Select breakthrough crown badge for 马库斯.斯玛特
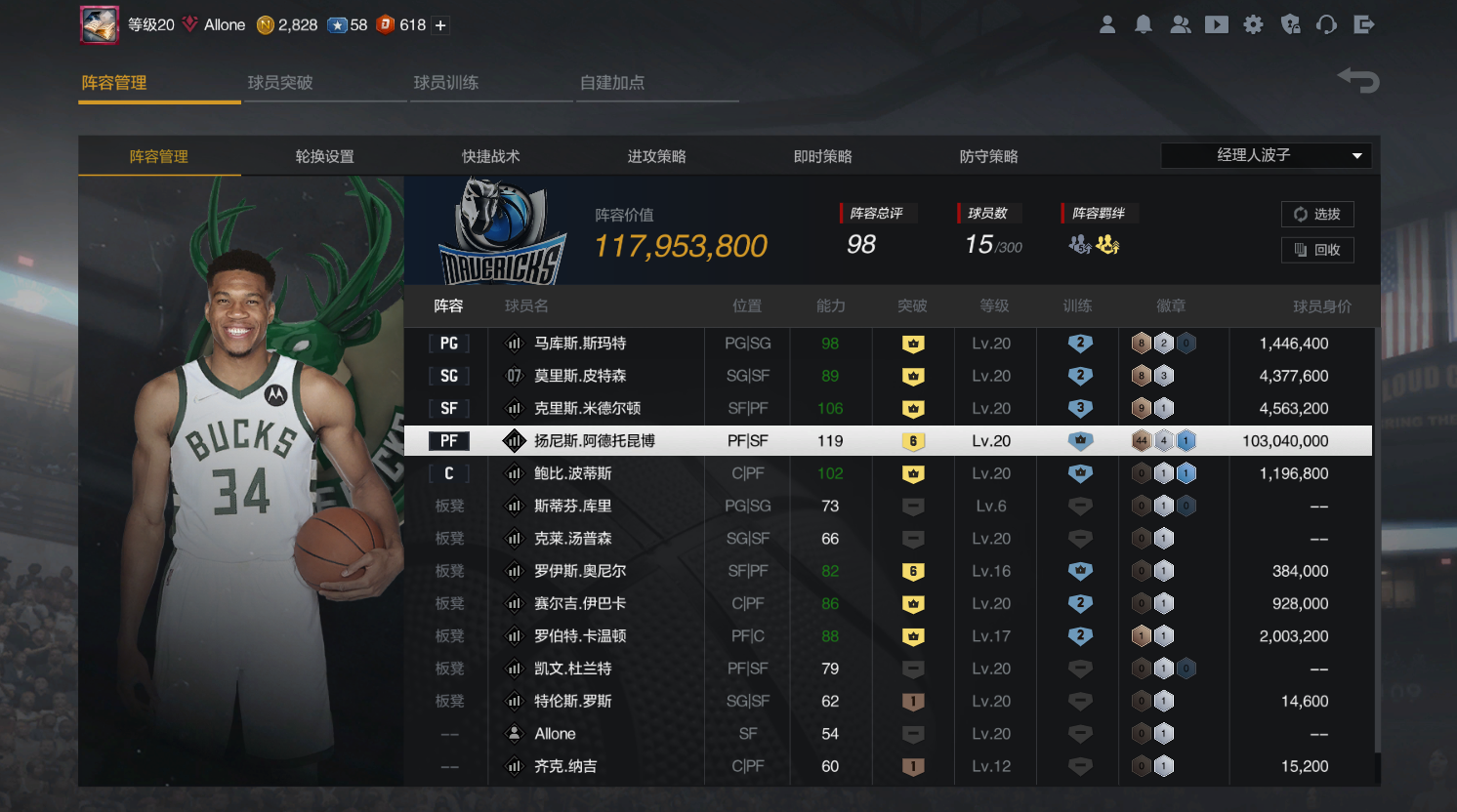 913,343
